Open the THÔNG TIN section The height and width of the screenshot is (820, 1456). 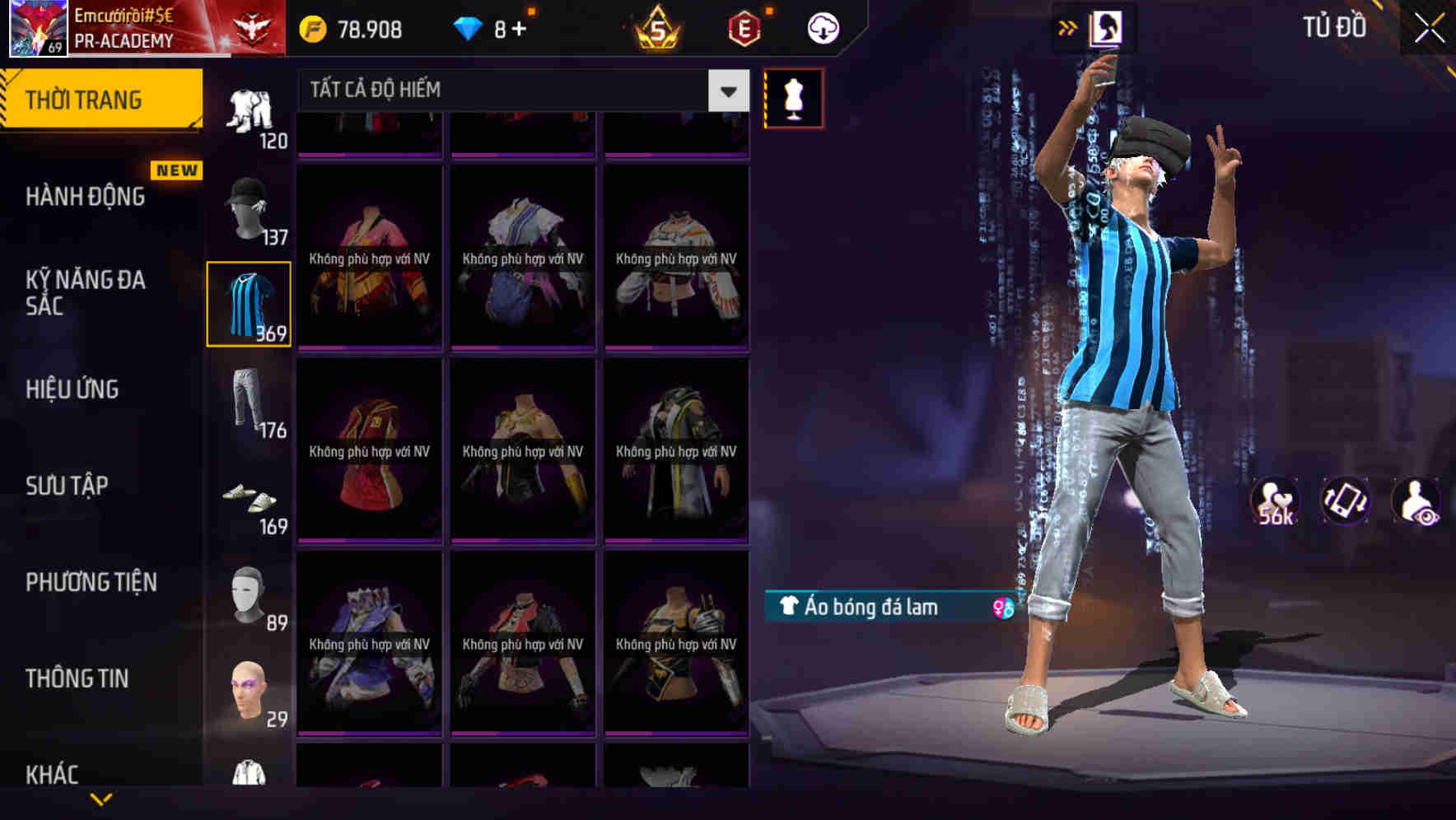(79, 678)
